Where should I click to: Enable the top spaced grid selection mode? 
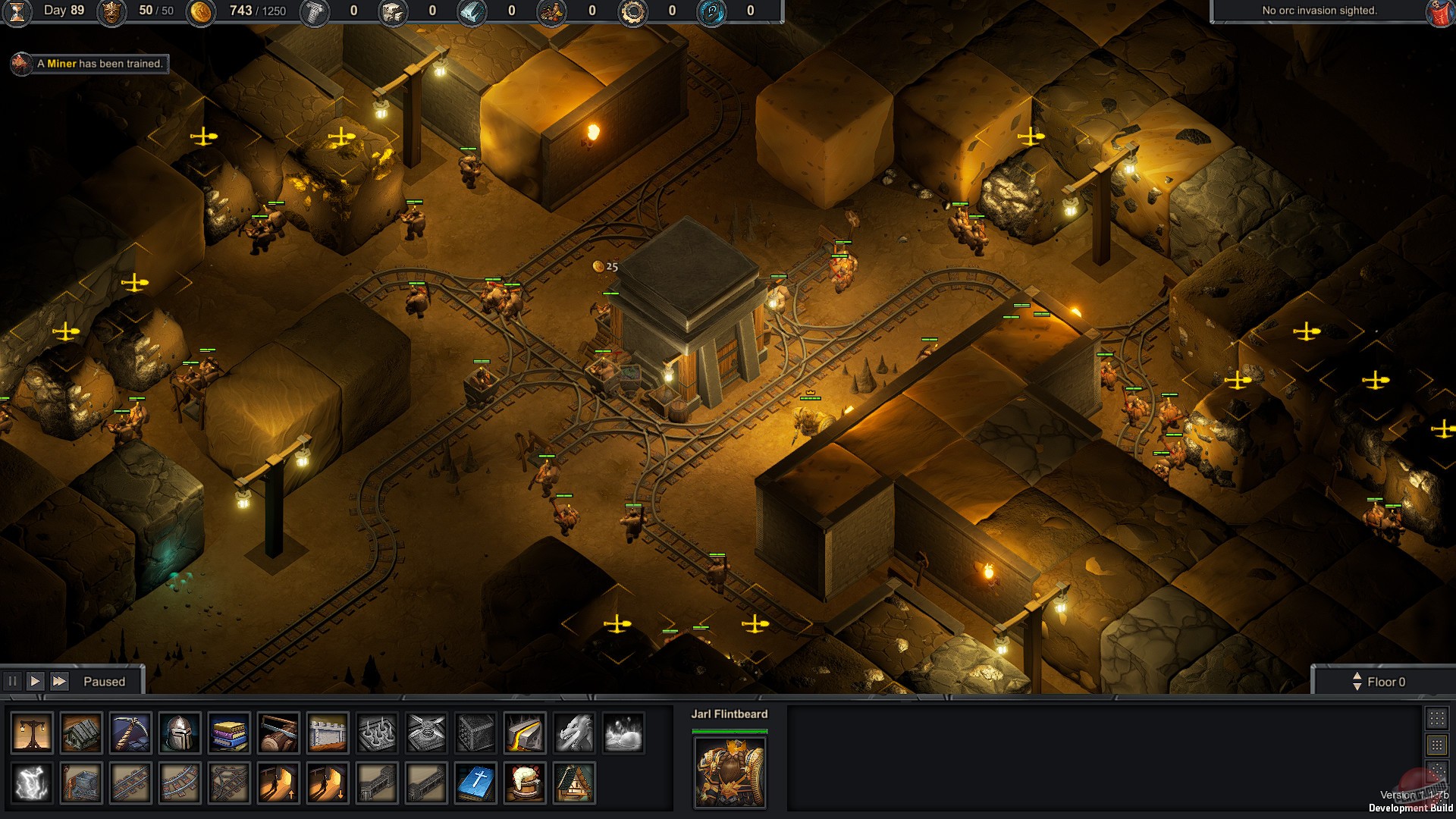coord(1436,718)
